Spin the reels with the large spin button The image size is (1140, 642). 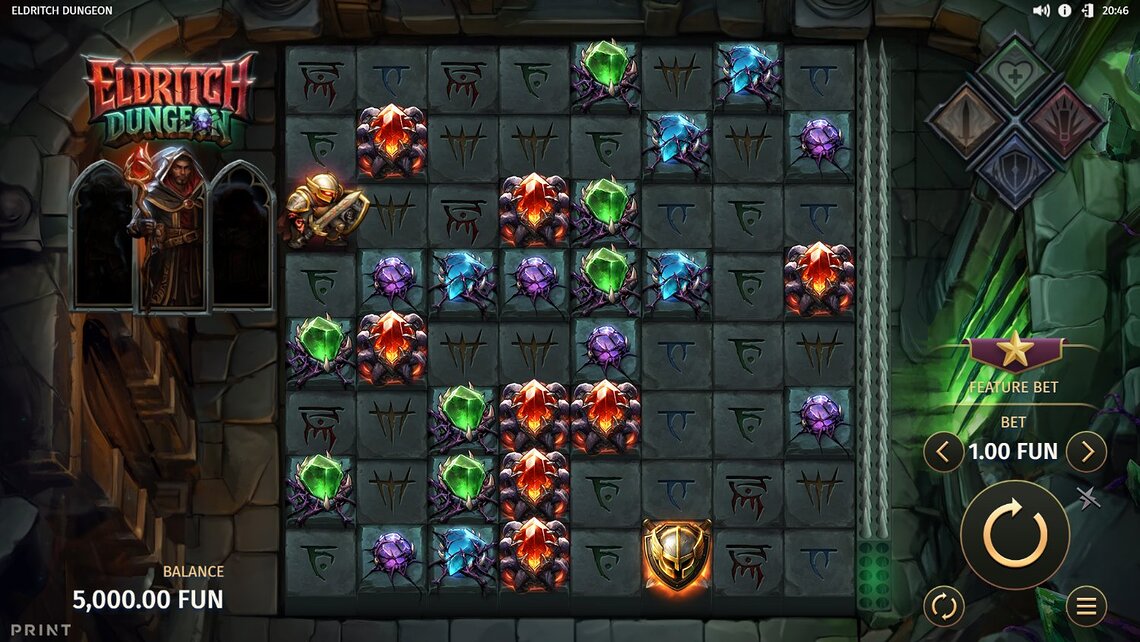click(x=1015, y=534)
